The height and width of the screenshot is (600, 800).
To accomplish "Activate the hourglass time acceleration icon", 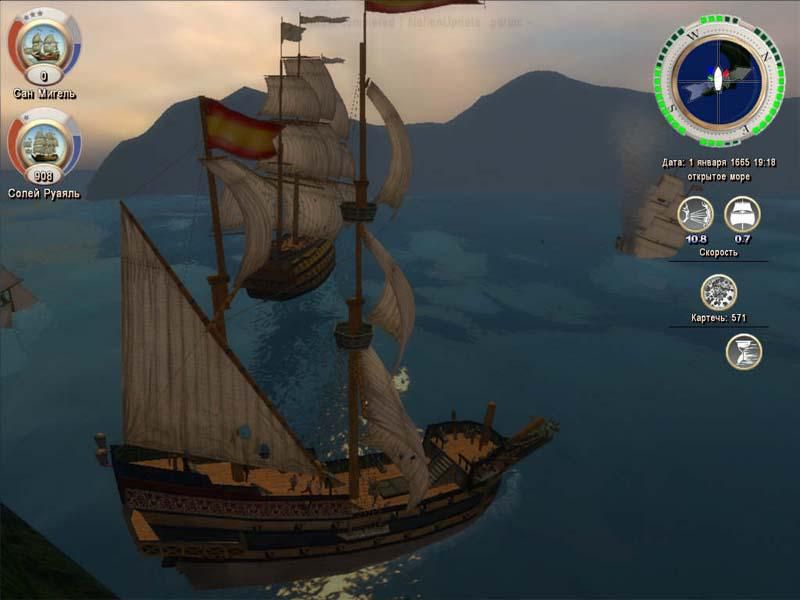I will click(743, 352).
